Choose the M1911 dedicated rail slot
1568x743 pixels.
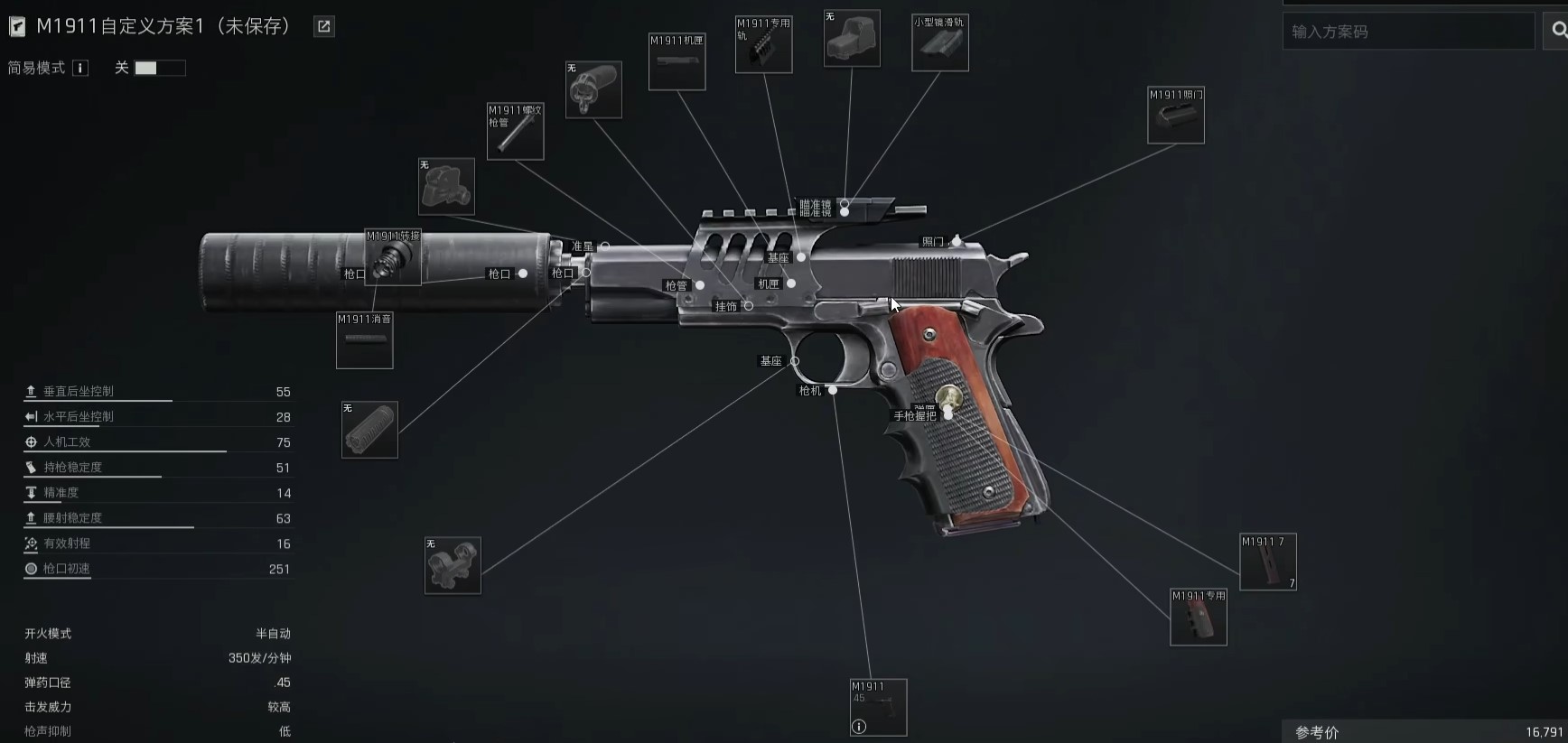[x=763, y=44]
